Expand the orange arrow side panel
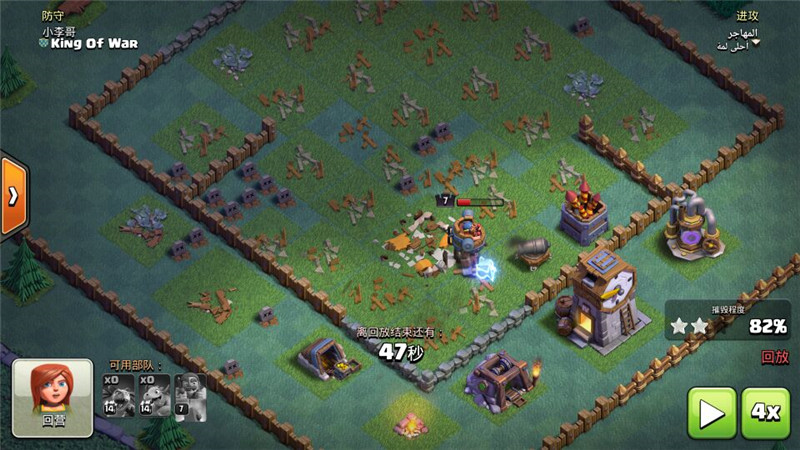800x450 pixels. coord(13,196)
